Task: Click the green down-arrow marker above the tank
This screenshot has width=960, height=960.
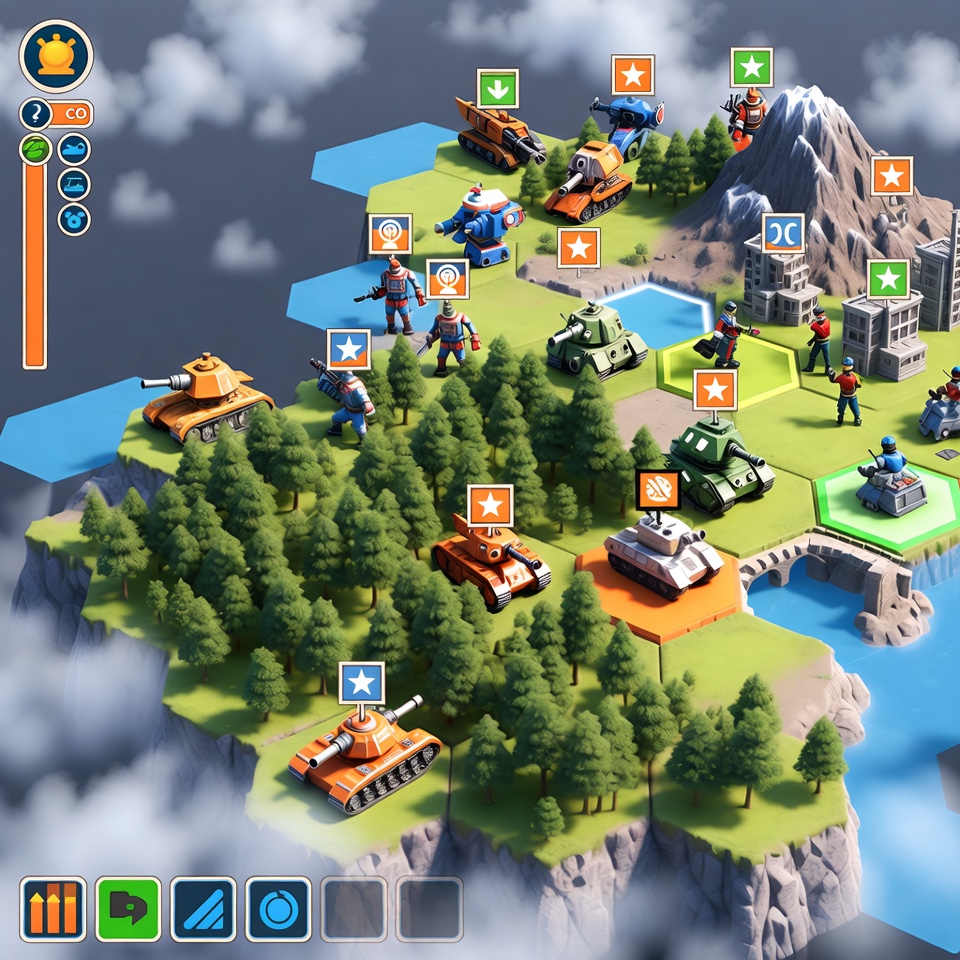Action: pos(497,88)
